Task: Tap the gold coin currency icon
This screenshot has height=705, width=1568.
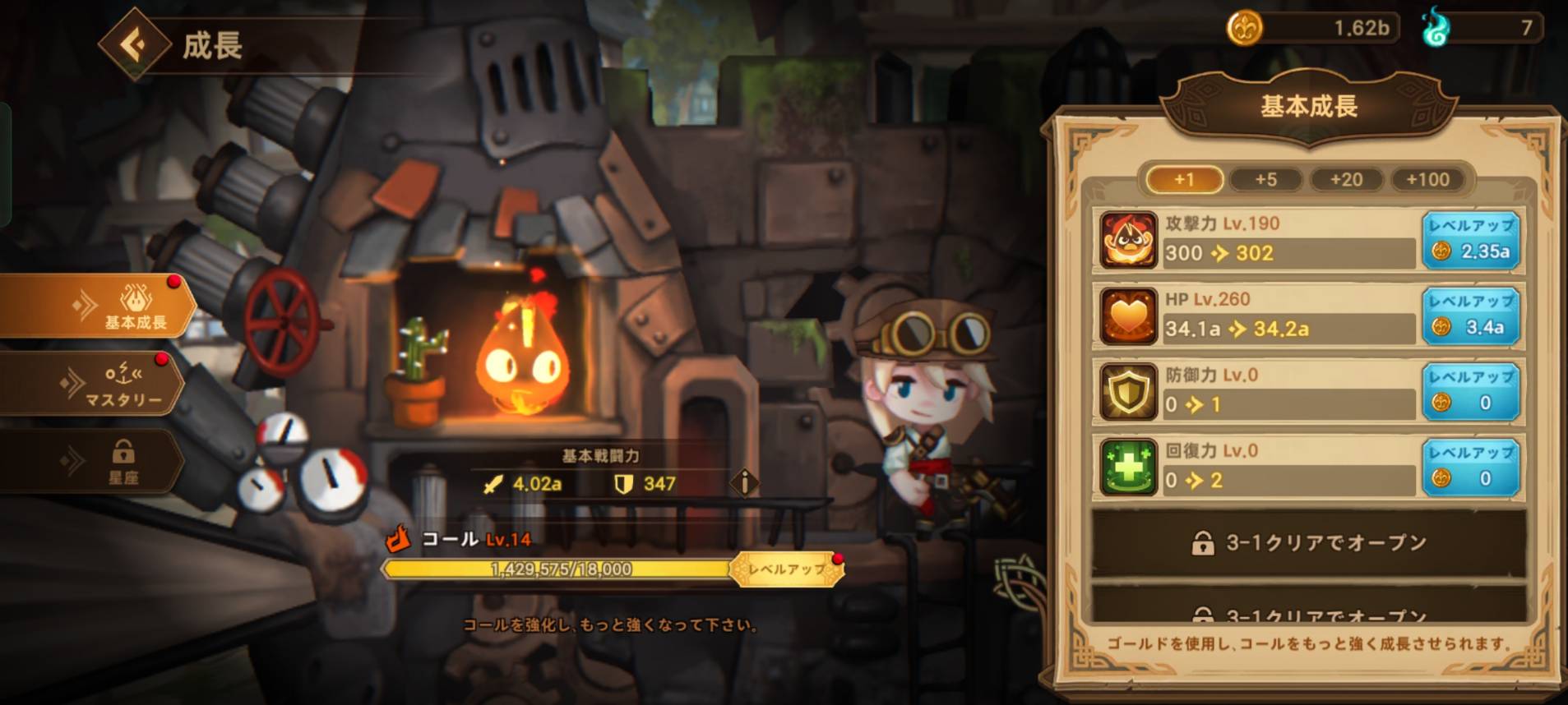Action: tap(1244, 29)
